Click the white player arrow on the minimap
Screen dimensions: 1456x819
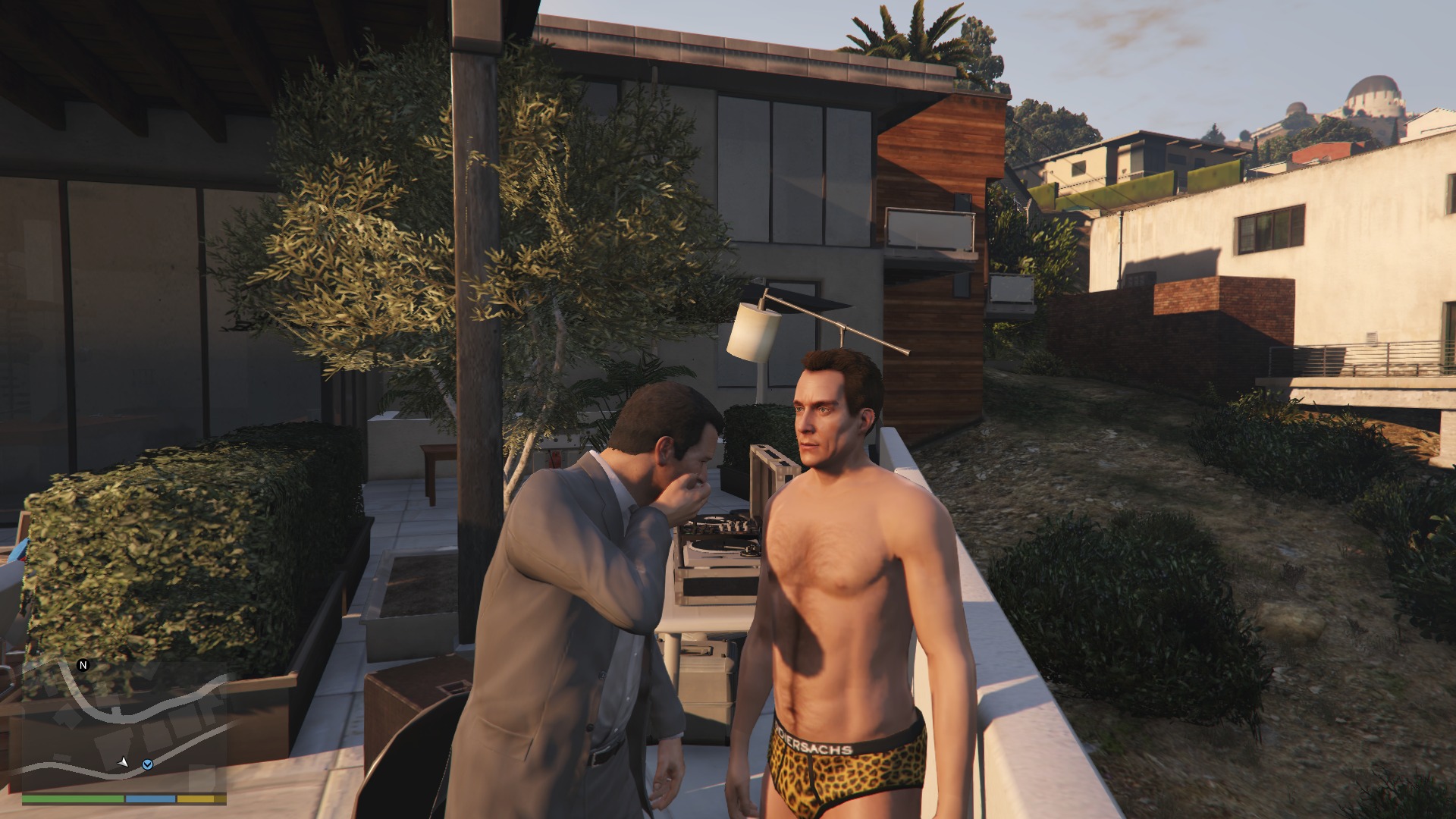123,761
